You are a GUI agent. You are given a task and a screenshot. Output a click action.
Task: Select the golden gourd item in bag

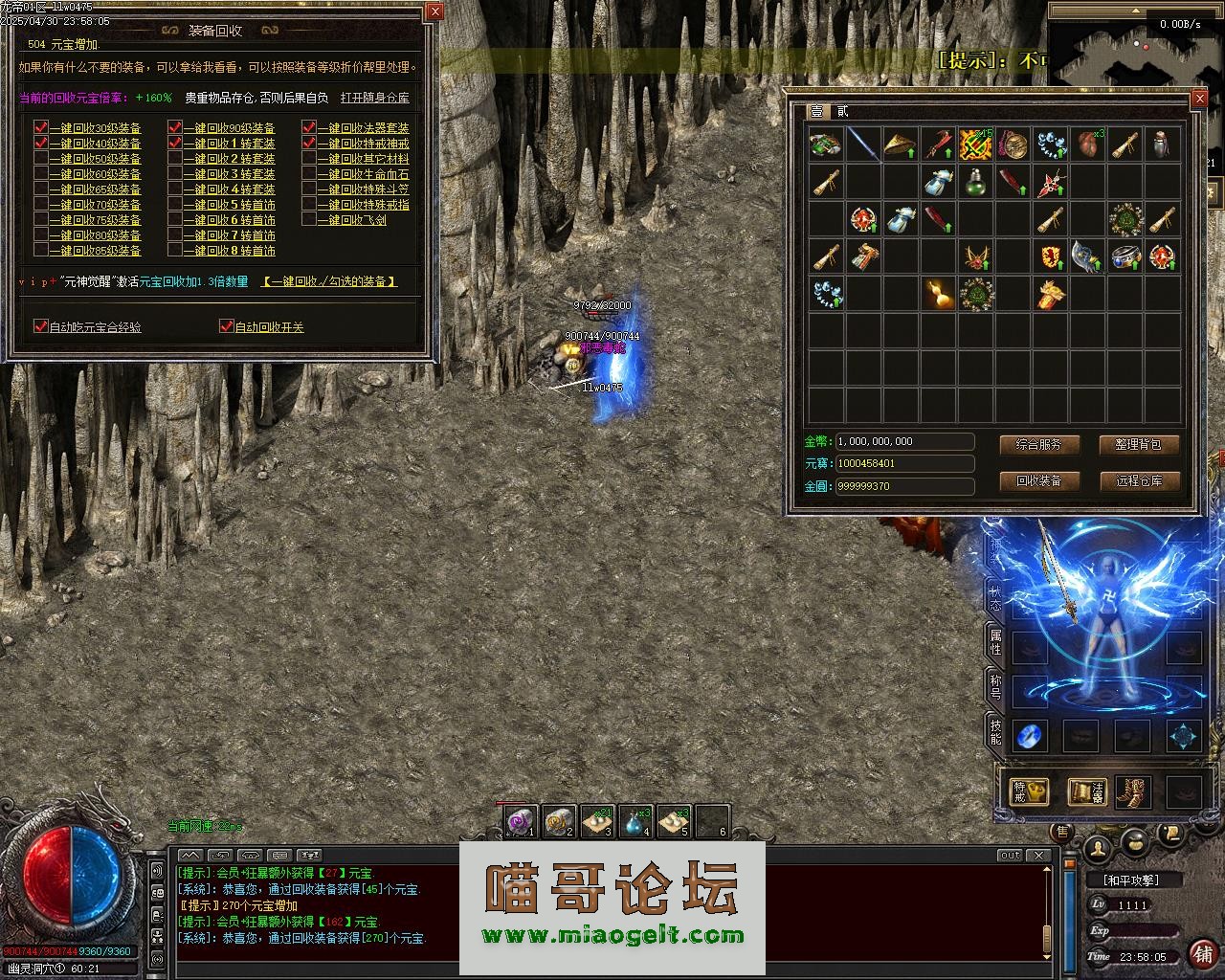pos(939,294)
